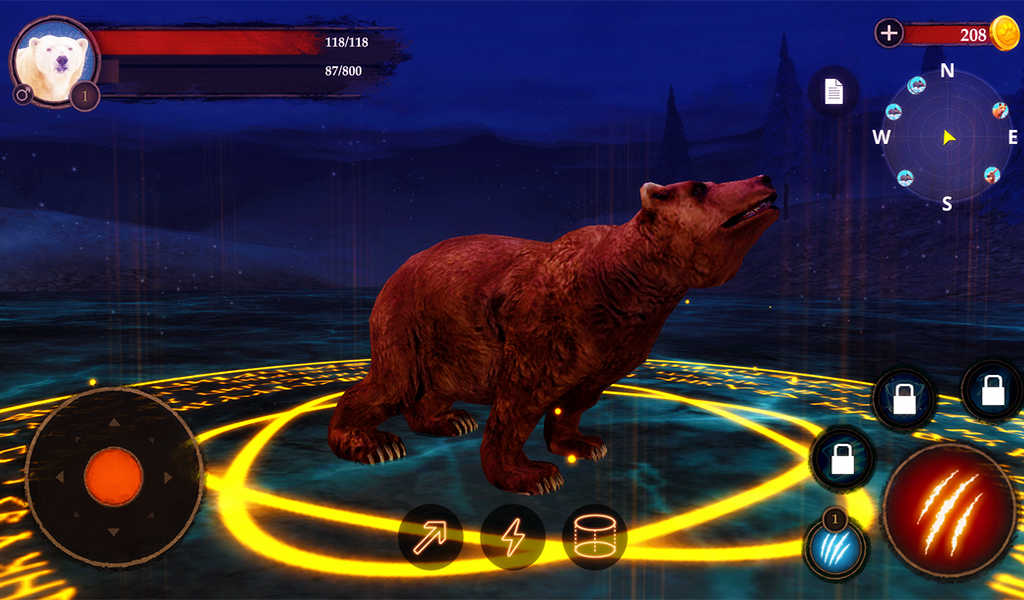This screenshot has height=600, width=1024.
Task: Open the quest document icon
Action: pyautogui.click(x=834, y=92)
